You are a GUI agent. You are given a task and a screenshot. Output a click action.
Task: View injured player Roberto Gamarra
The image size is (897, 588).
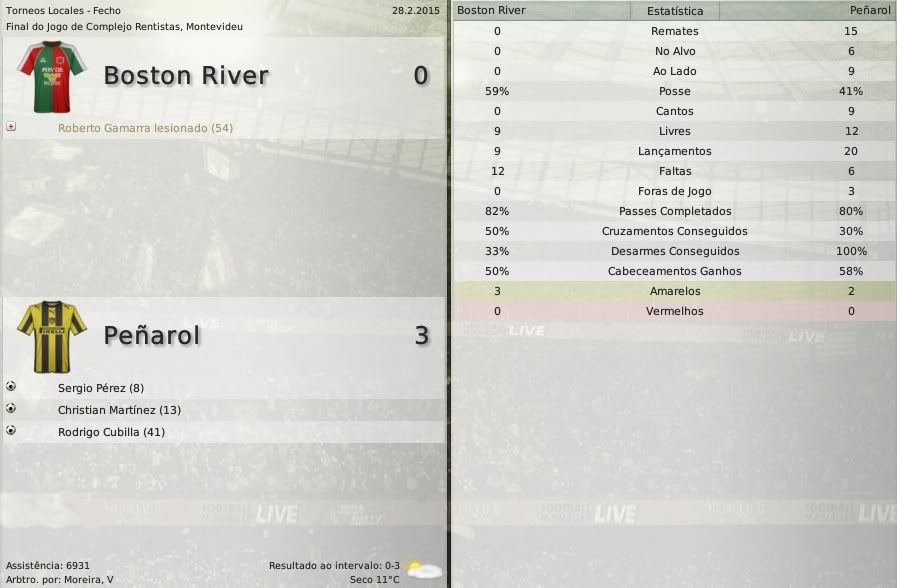pos(145,128)
